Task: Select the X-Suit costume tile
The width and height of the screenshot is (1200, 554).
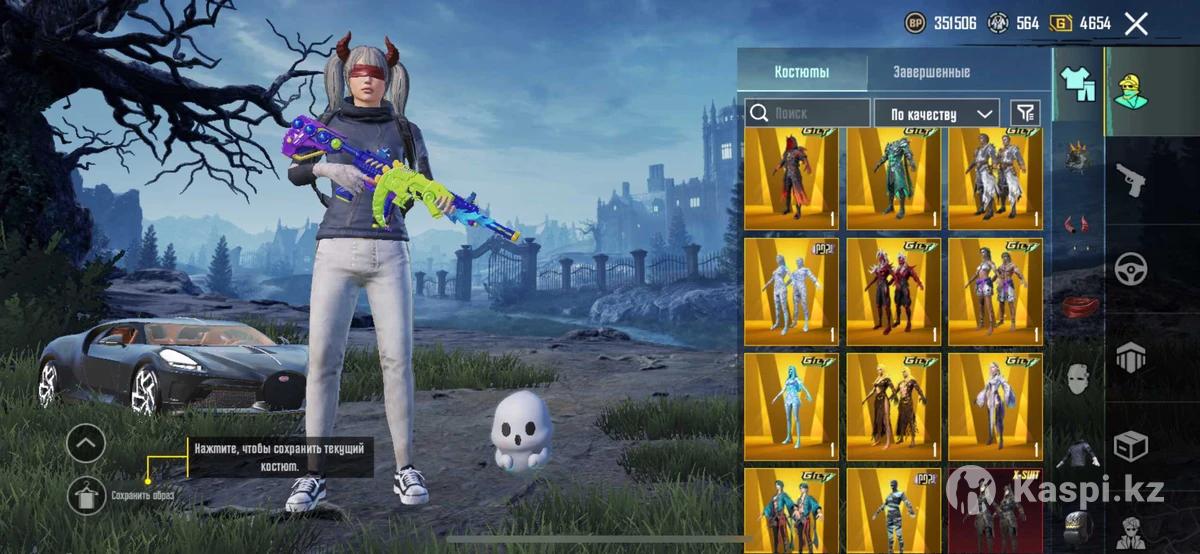Action: pyautogui.click(x=995, y=510)
